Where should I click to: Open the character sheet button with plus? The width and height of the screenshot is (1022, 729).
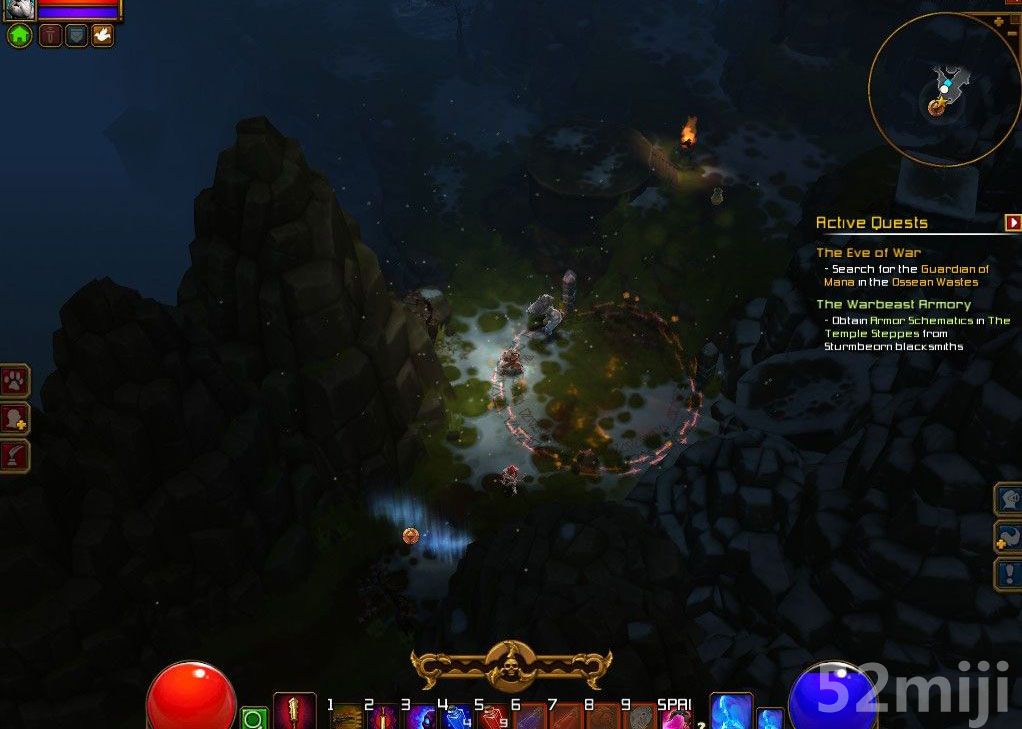[16, 418]
